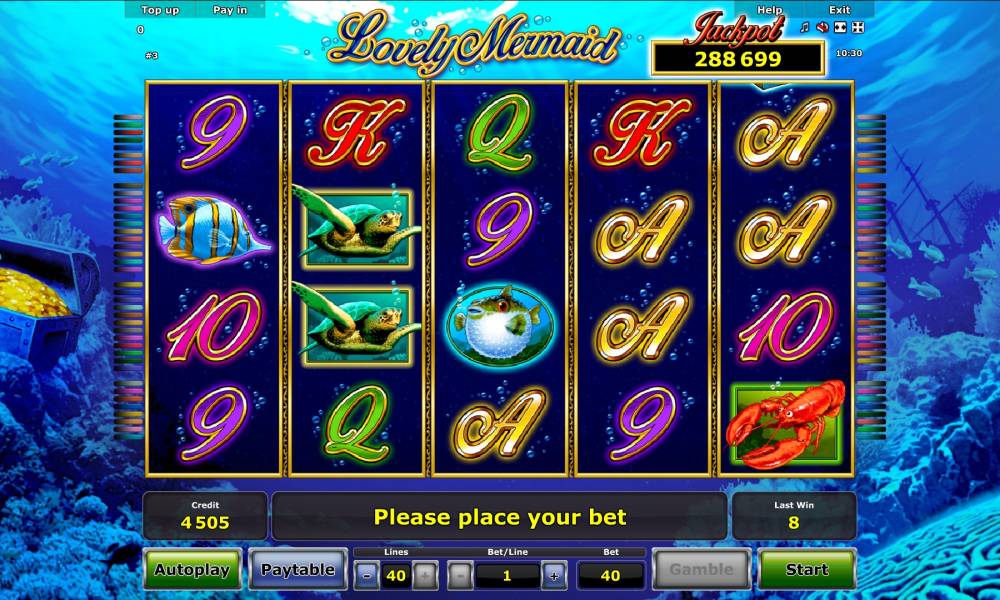Lower the Bet/Line amount

460,575
